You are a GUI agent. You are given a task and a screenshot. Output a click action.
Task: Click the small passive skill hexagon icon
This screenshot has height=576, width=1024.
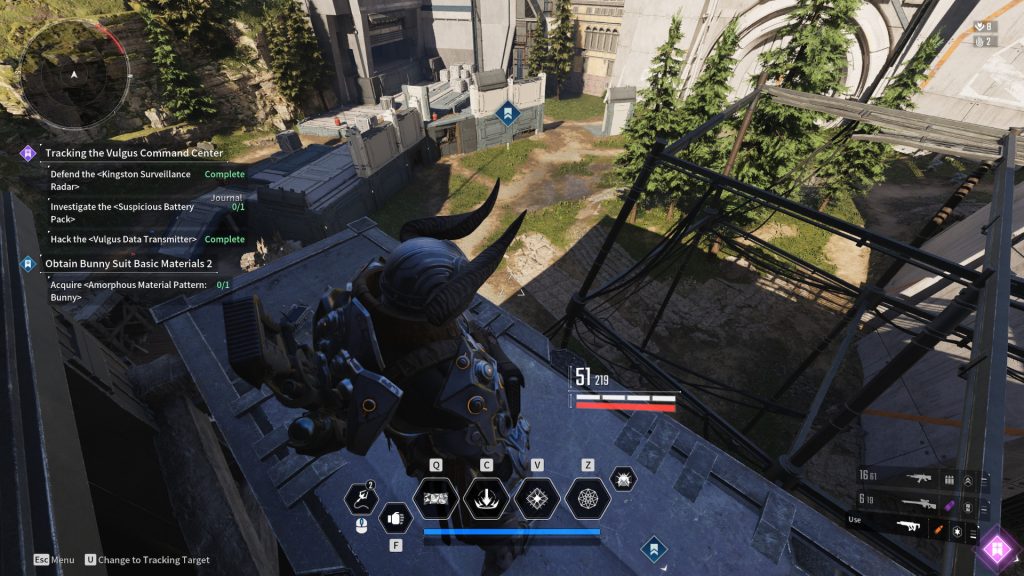[x=623, y=479]
